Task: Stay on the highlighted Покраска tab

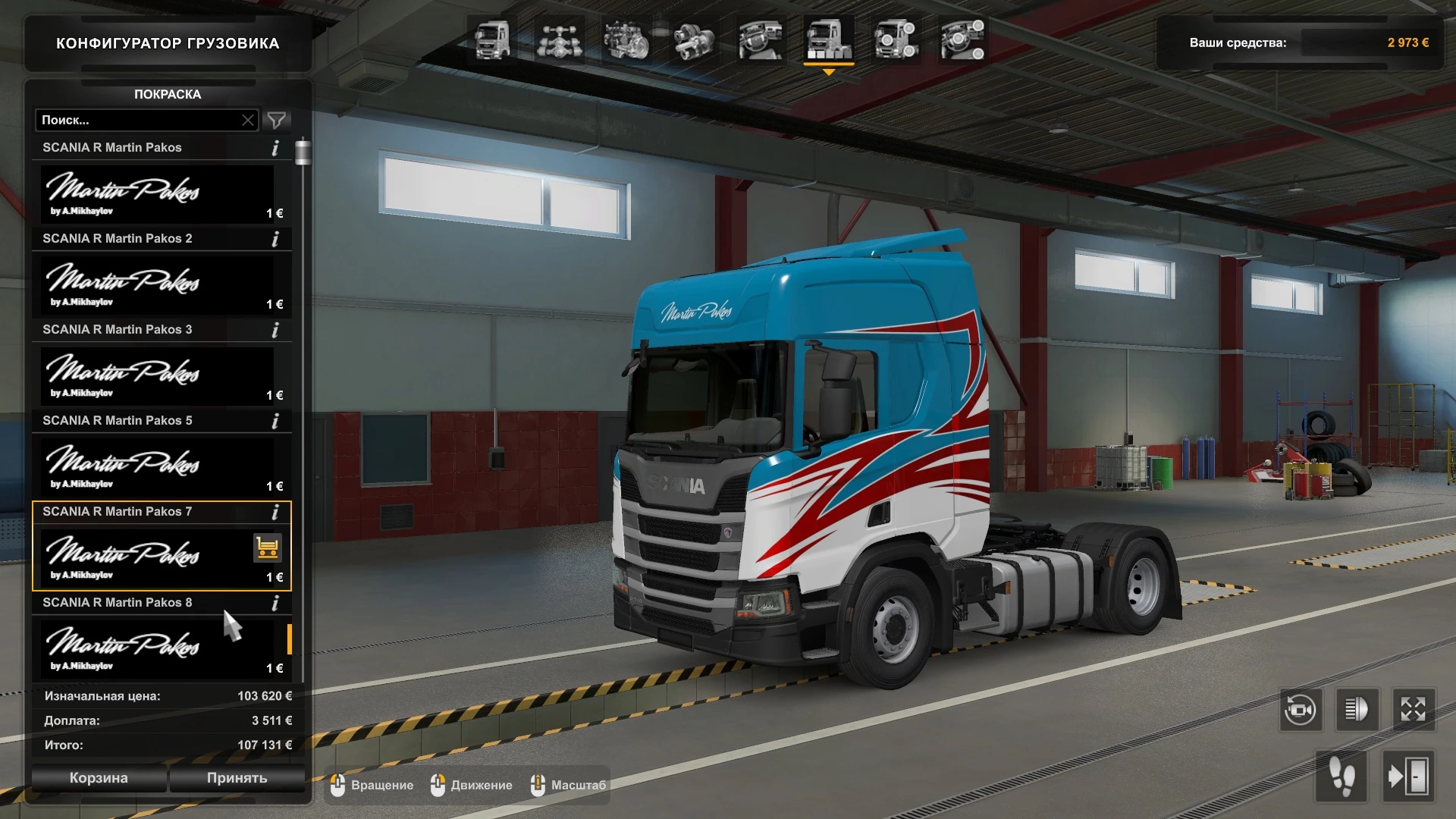Action: point(167,94)
